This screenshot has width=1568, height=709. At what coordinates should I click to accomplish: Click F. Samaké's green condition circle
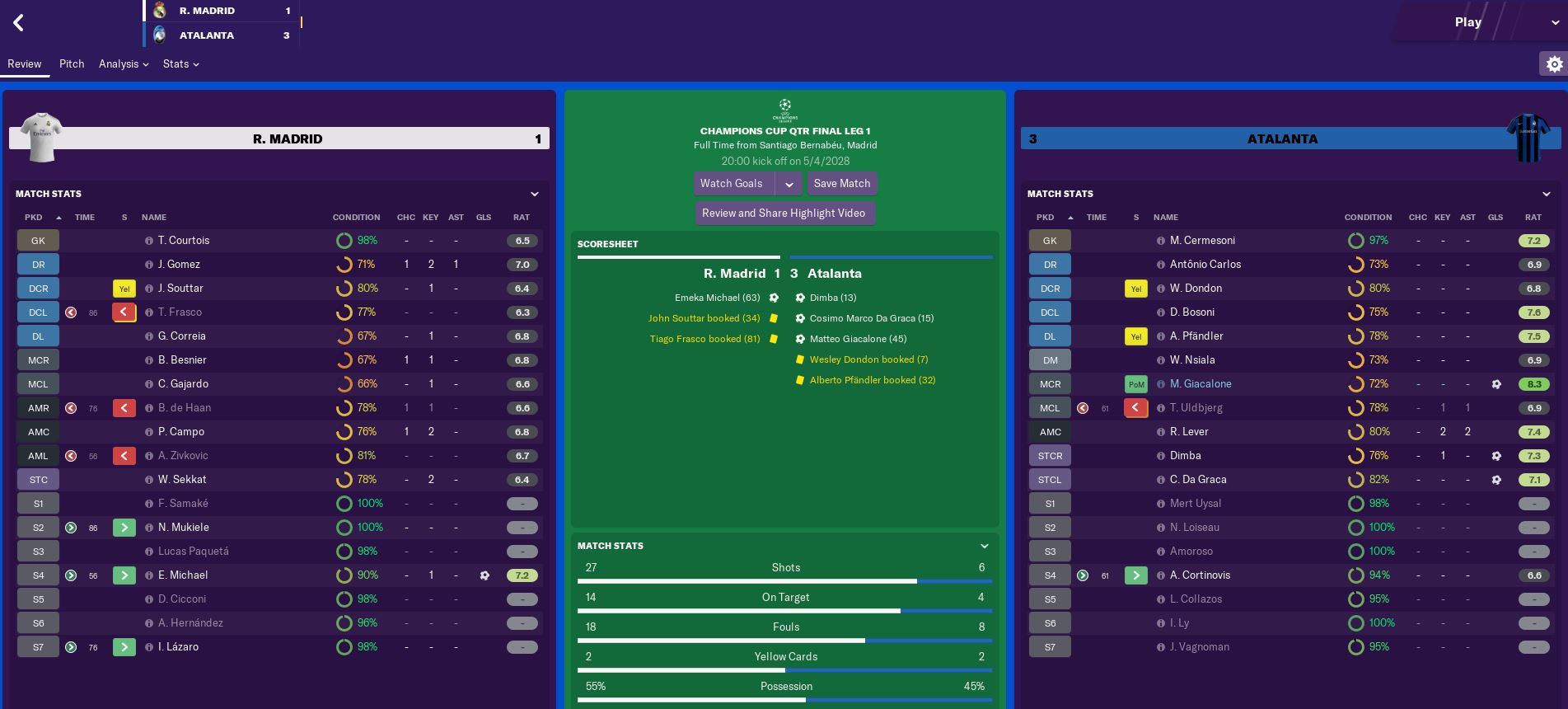343,503
